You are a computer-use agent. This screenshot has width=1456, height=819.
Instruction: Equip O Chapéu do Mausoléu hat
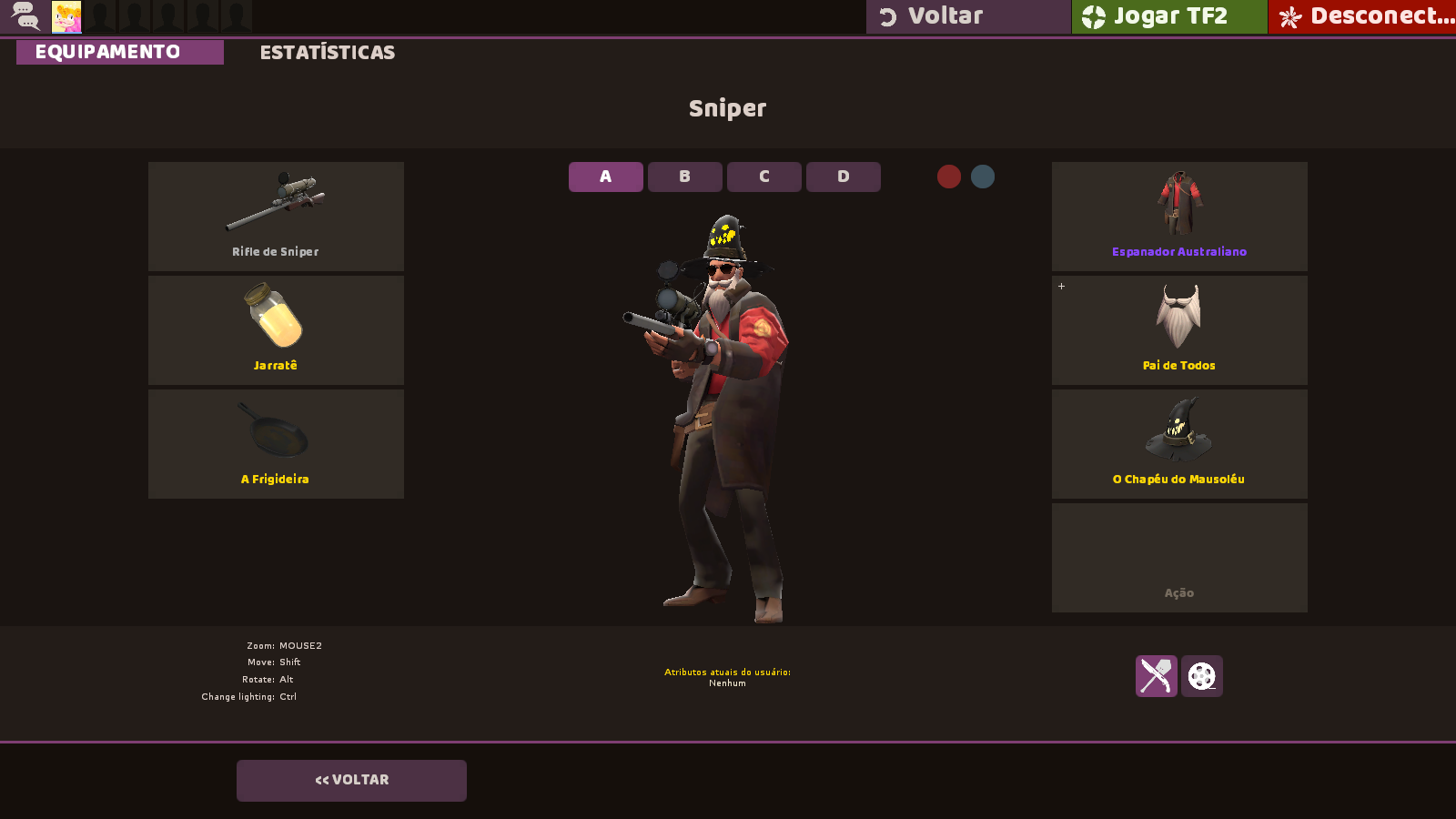click(1178, 443)
